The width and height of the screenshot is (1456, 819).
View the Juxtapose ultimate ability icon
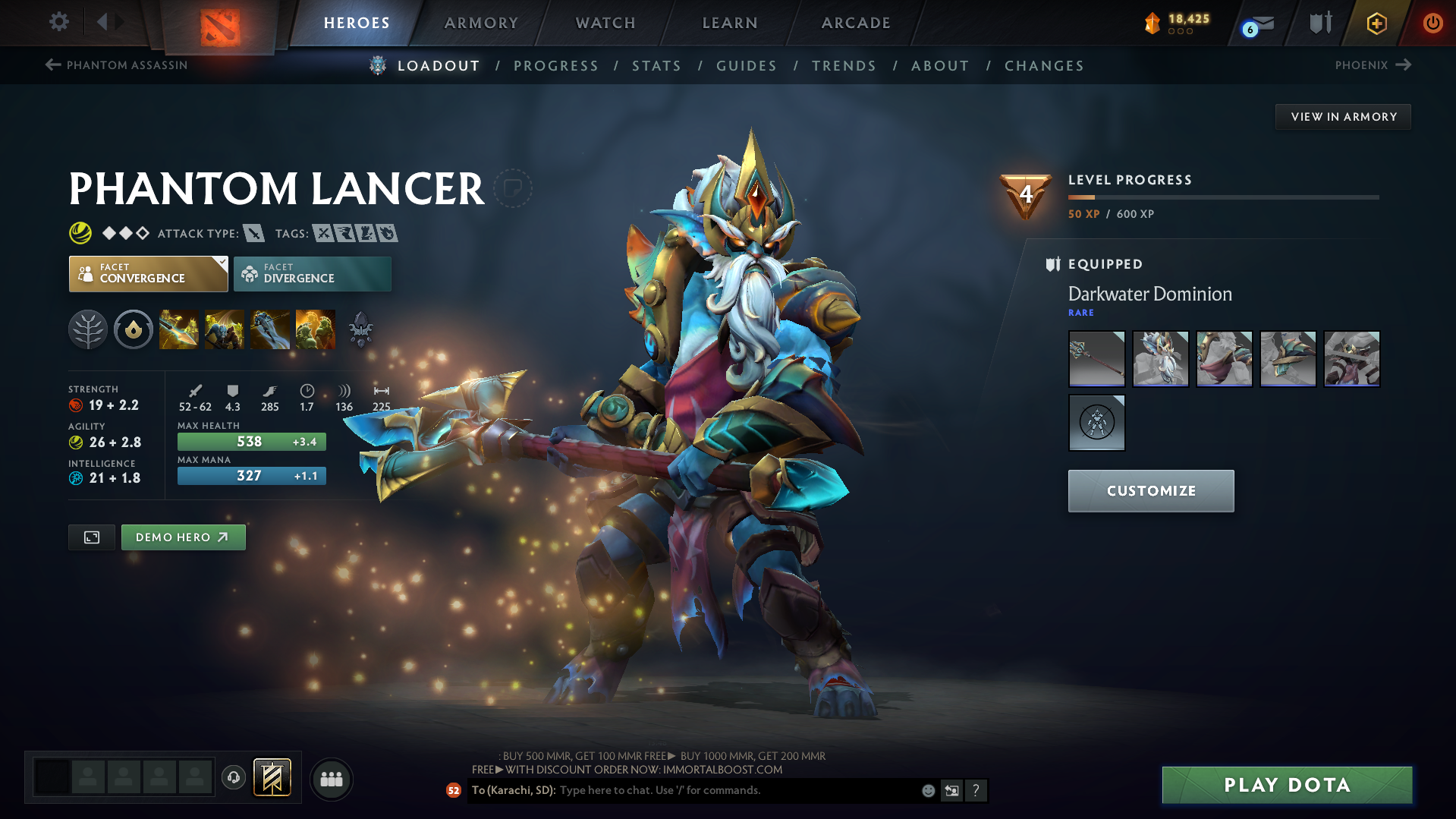coord(316,329)
